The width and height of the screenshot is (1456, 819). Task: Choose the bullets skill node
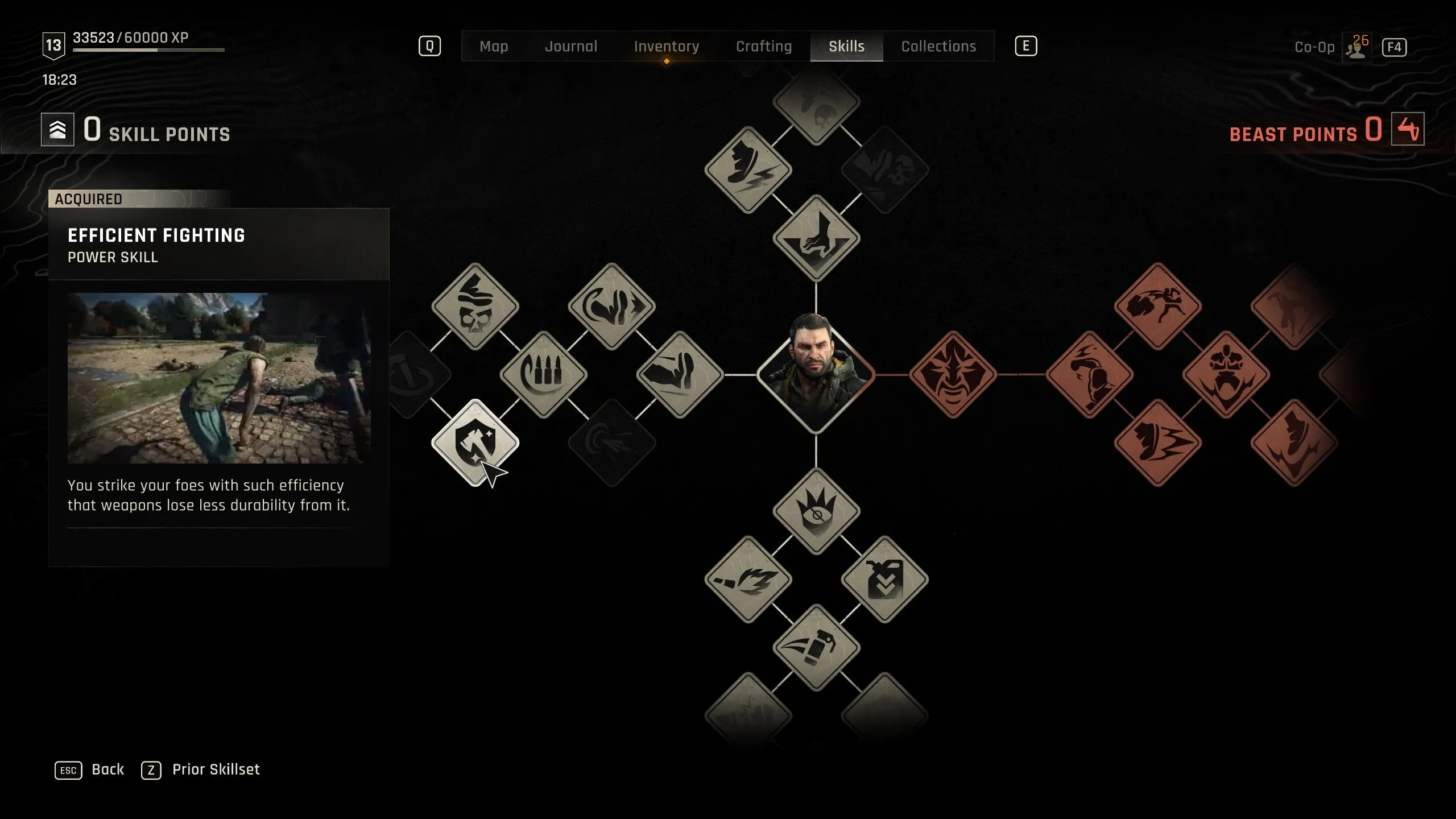coord(543,374)
